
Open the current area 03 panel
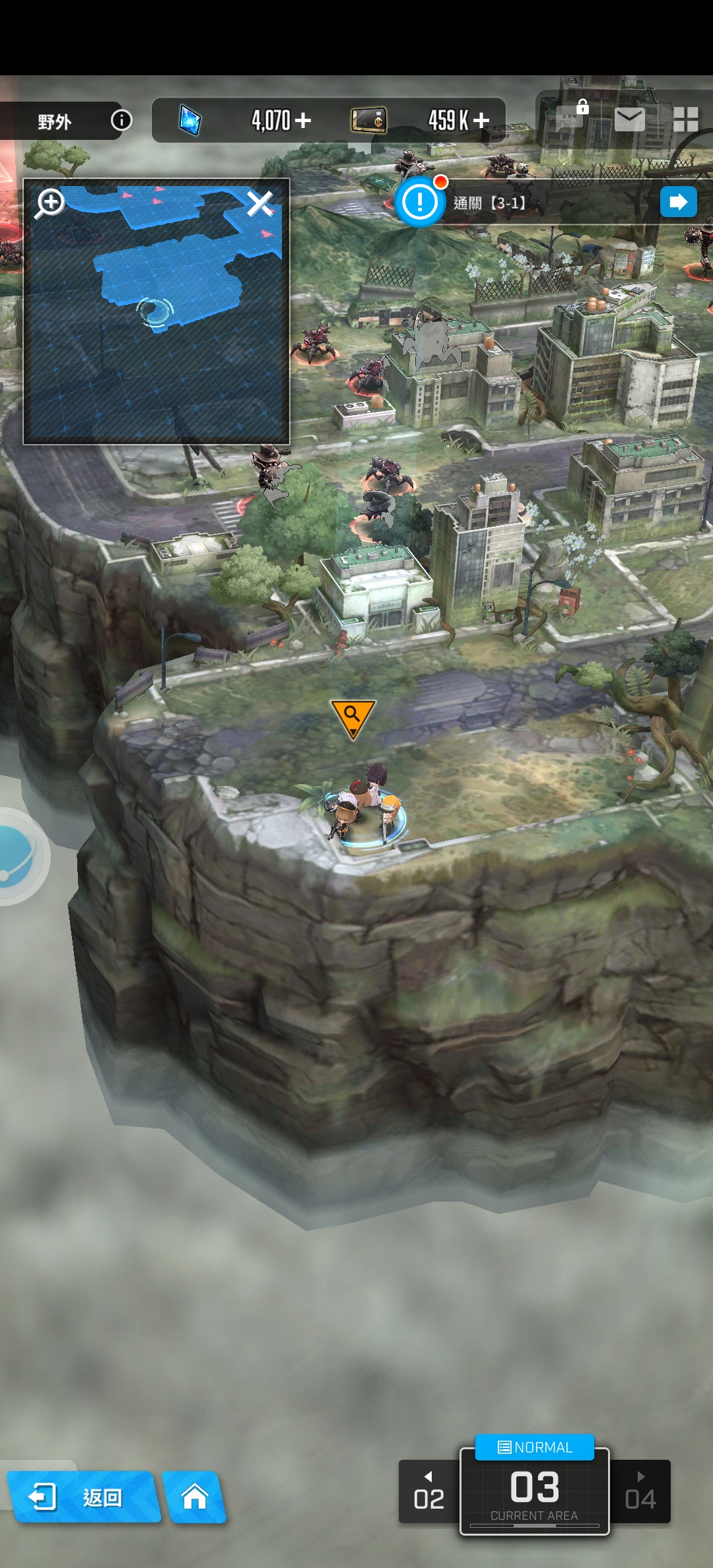(x=534, y=1493)
